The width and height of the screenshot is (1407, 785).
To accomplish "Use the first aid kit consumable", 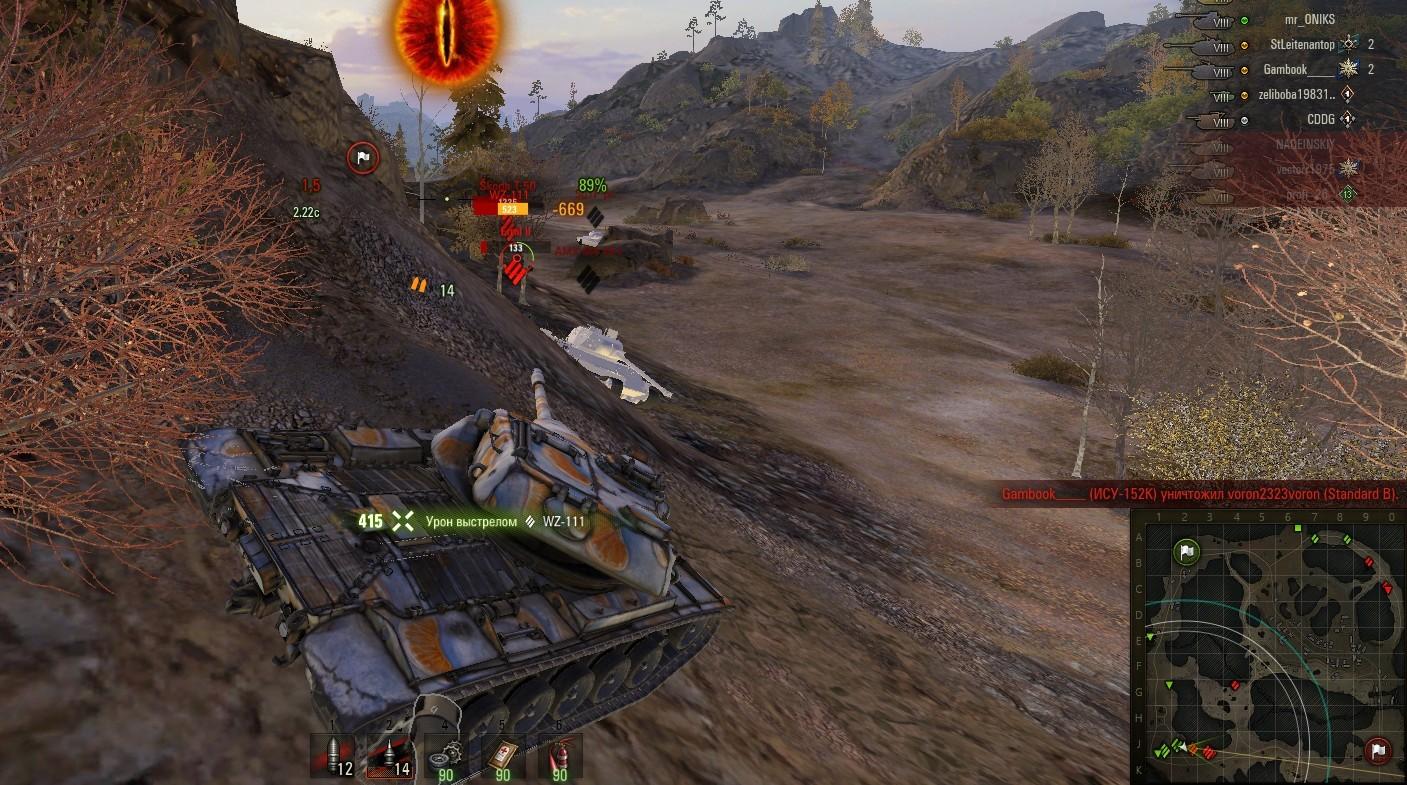I will [x=503, y=756].
